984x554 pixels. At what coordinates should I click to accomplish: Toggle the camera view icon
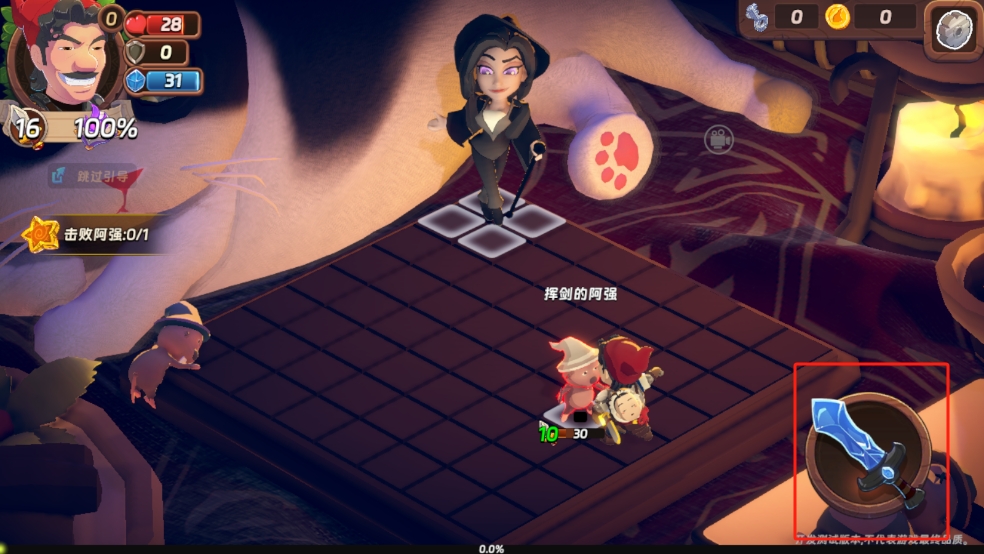pos(716,140)
